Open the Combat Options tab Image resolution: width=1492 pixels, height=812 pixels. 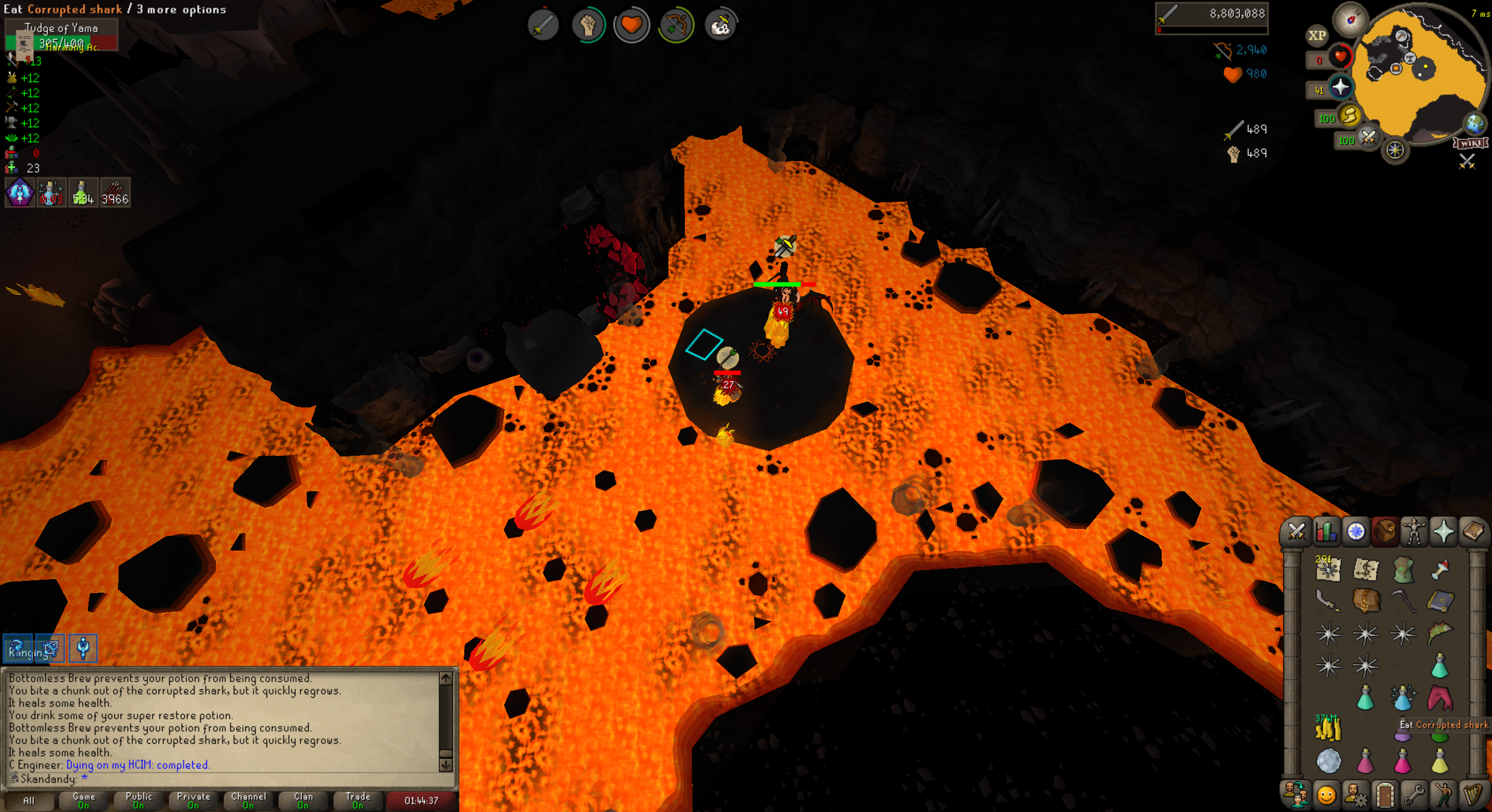pyautogui.click(x=1296, y=532)
